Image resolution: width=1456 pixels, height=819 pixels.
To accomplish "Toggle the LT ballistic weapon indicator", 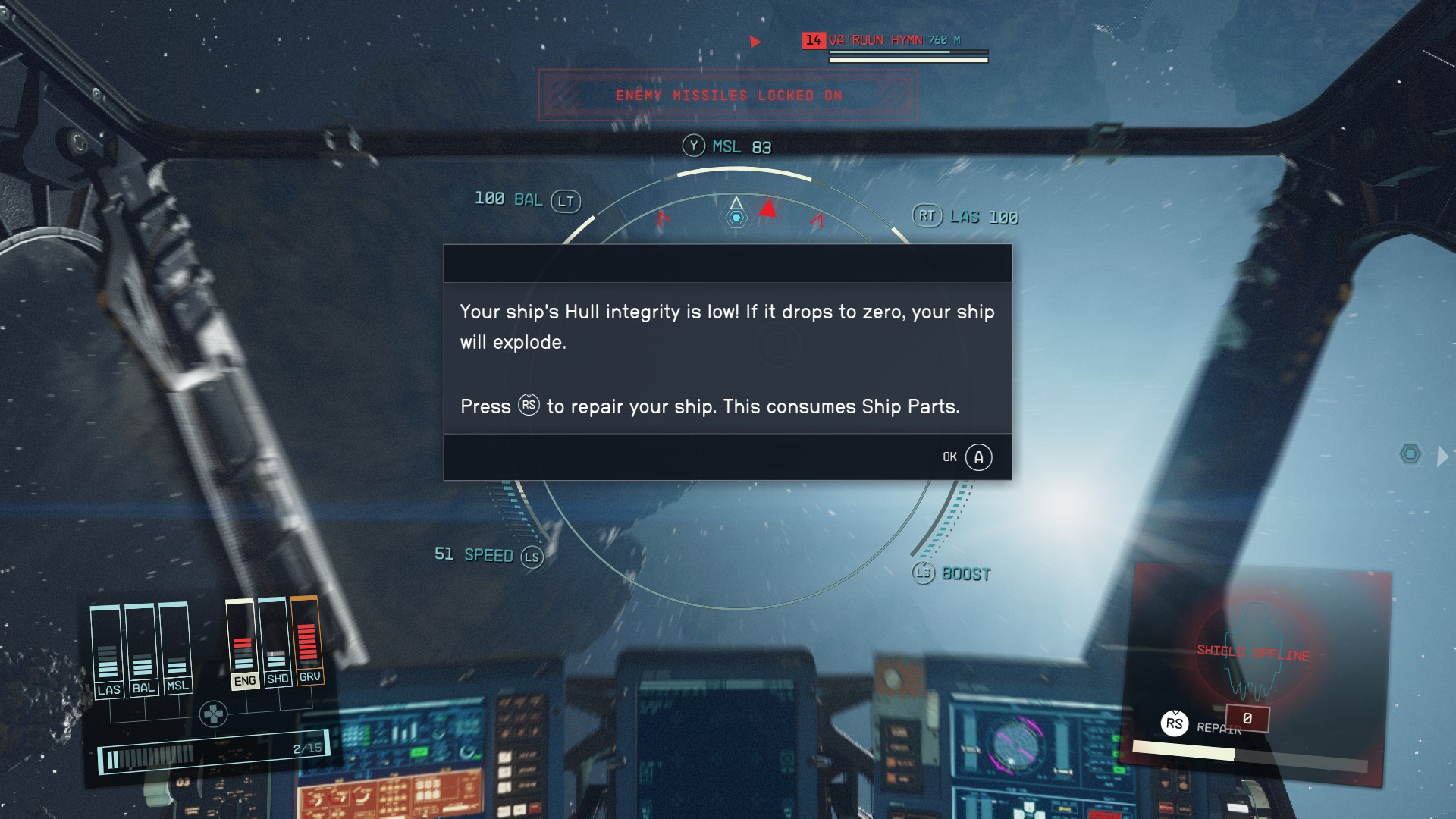I will tap(567, 202).
